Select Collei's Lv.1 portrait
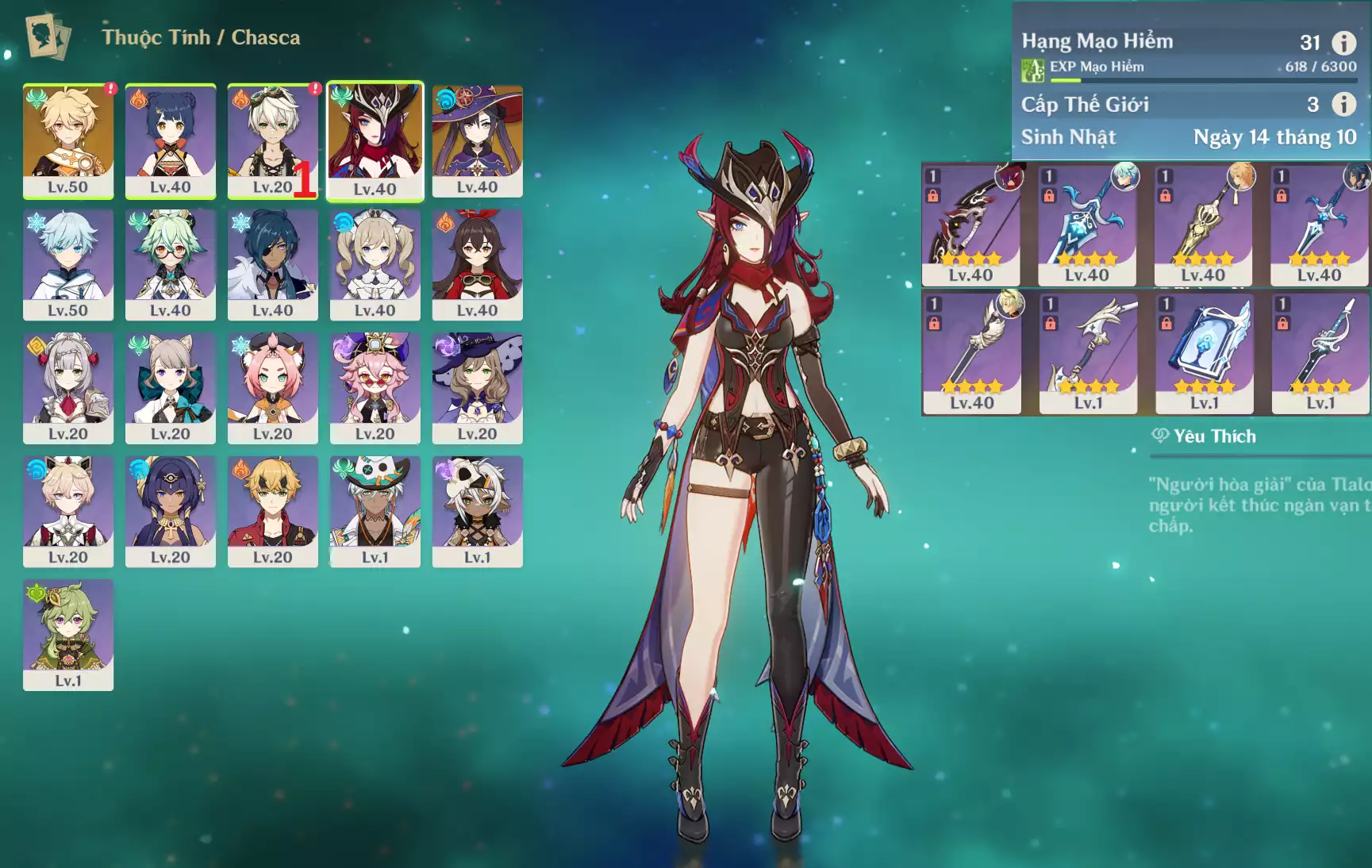Image resolution: width=1372 pixels, height=868 pixels. pos(68,634)
